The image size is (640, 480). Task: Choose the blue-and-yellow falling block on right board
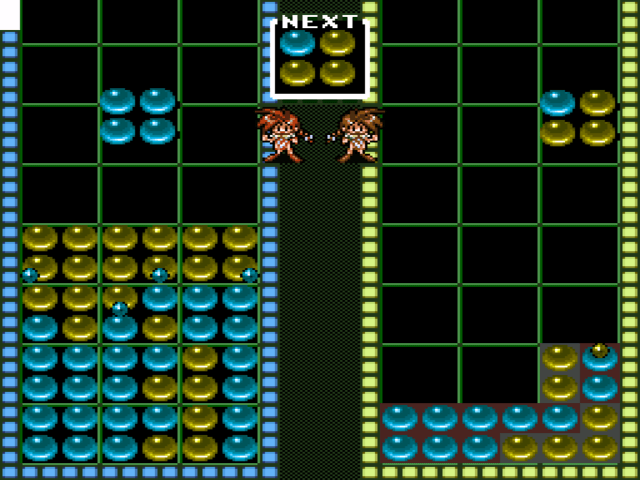coord(577,117)
